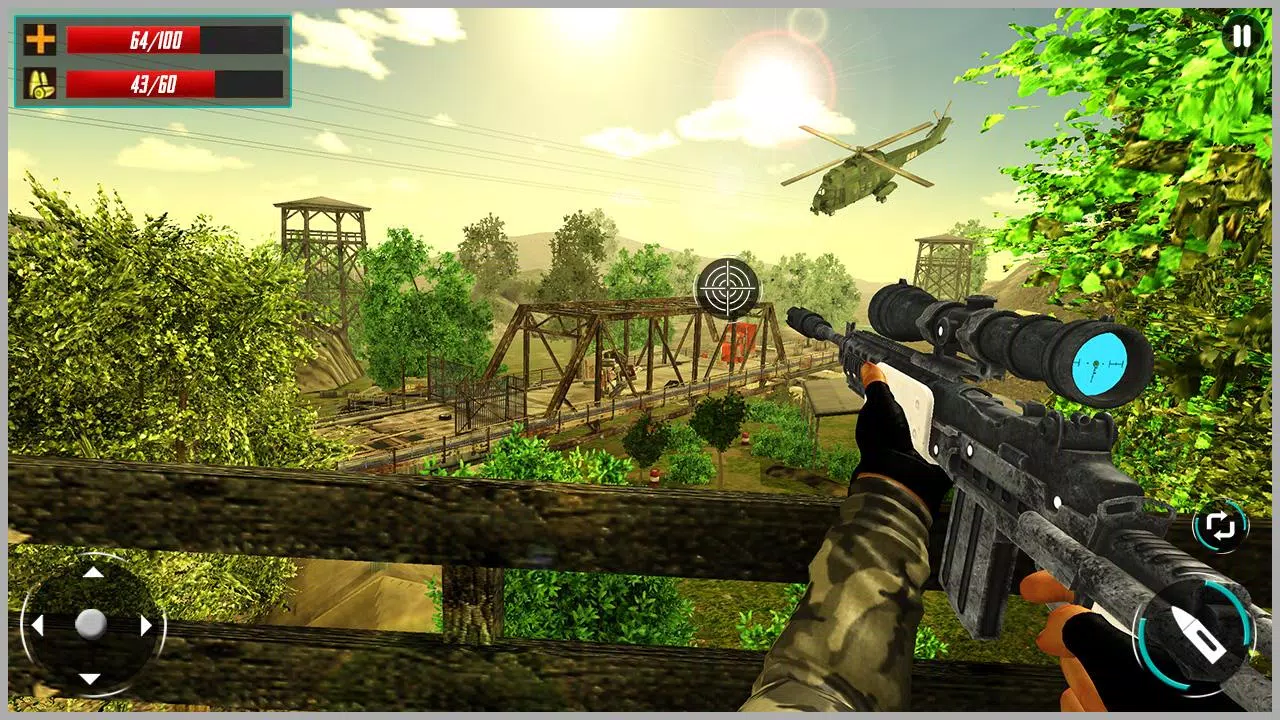Click the health cross icon
Screen dimensions: 1280x720
click(38, 39)
